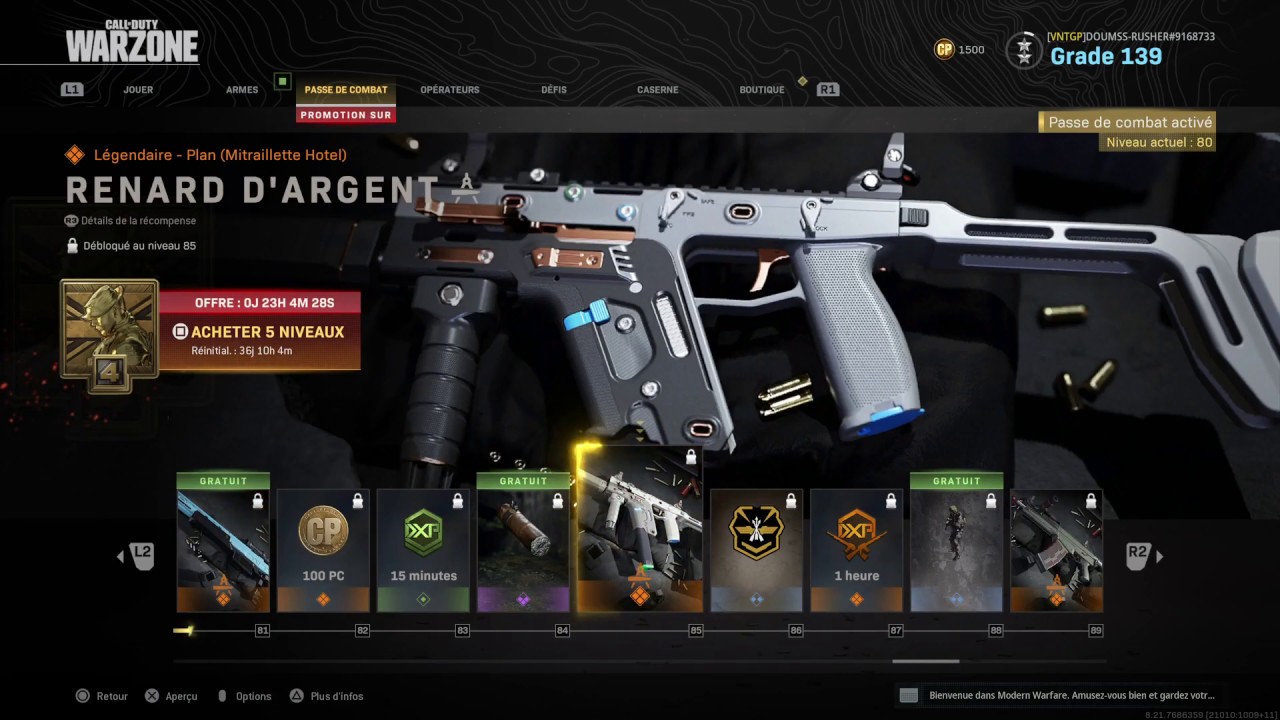
Task: Switch to the Caserne tab
Action: 657,90
